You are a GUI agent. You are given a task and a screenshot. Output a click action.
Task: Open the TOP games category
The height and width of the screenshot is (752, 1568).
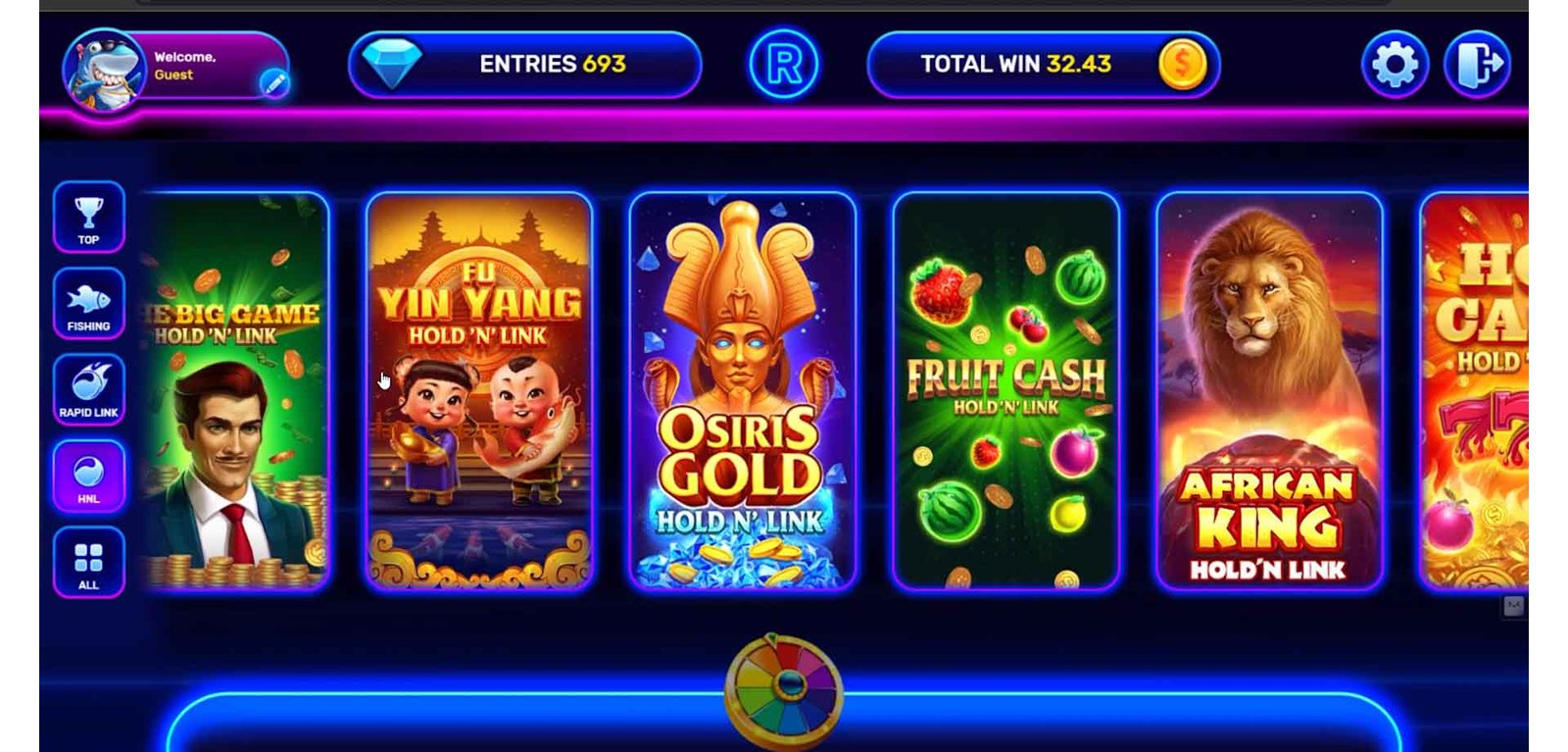tap(88, 217)
